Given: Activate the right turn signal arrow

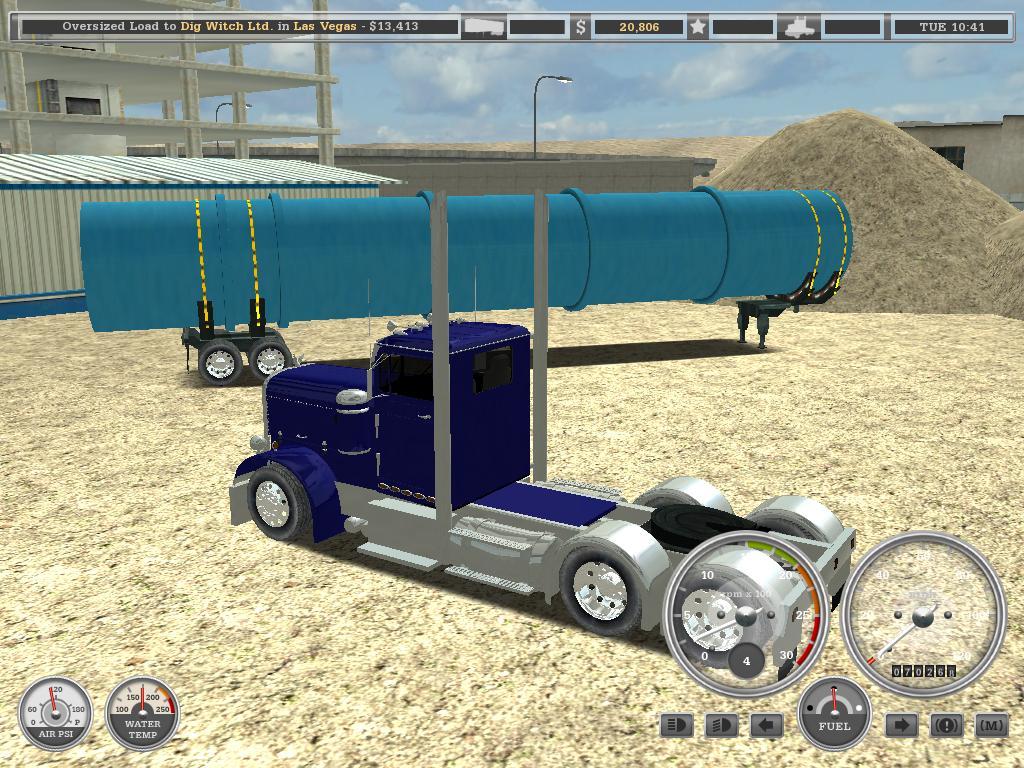Looking at the screenshot, I should click(x=901, y=725).
